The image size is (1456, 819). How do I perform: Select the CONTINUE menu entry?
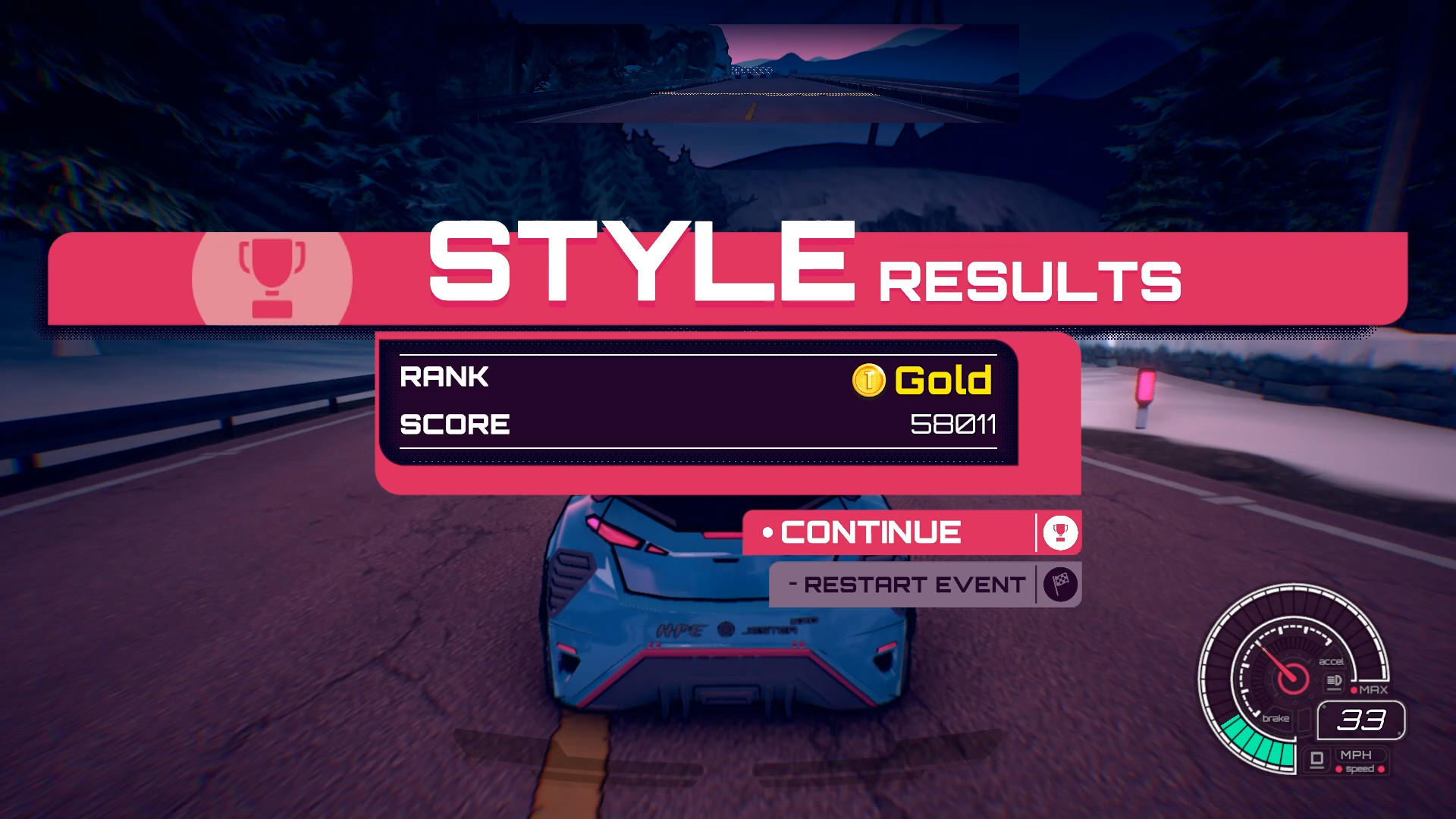click(x=868, y=532)
